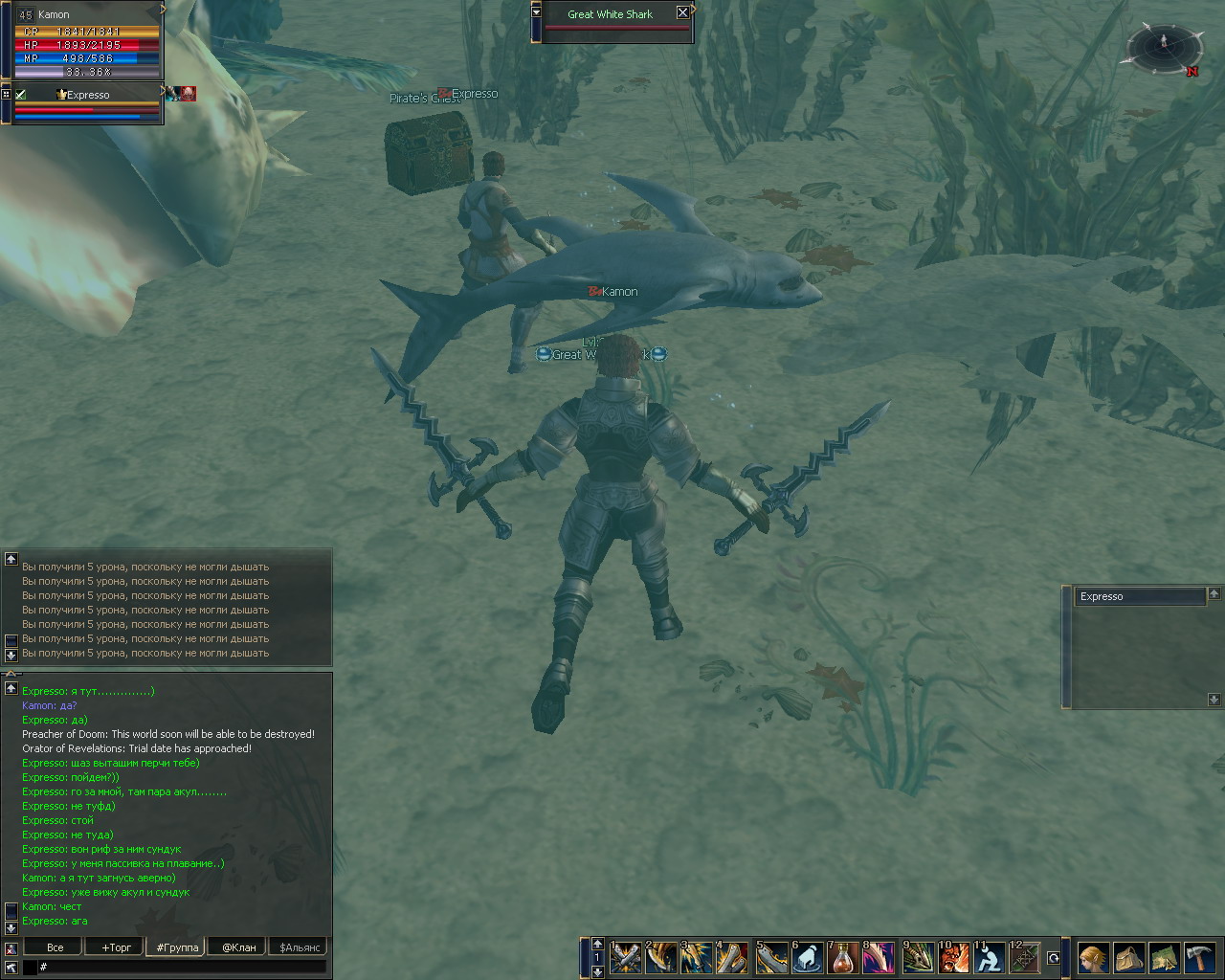Use the crossed swords attack in slot 1
This screenshot has width=1225, height=980.
pyautogui.click(x=626, y=957)
